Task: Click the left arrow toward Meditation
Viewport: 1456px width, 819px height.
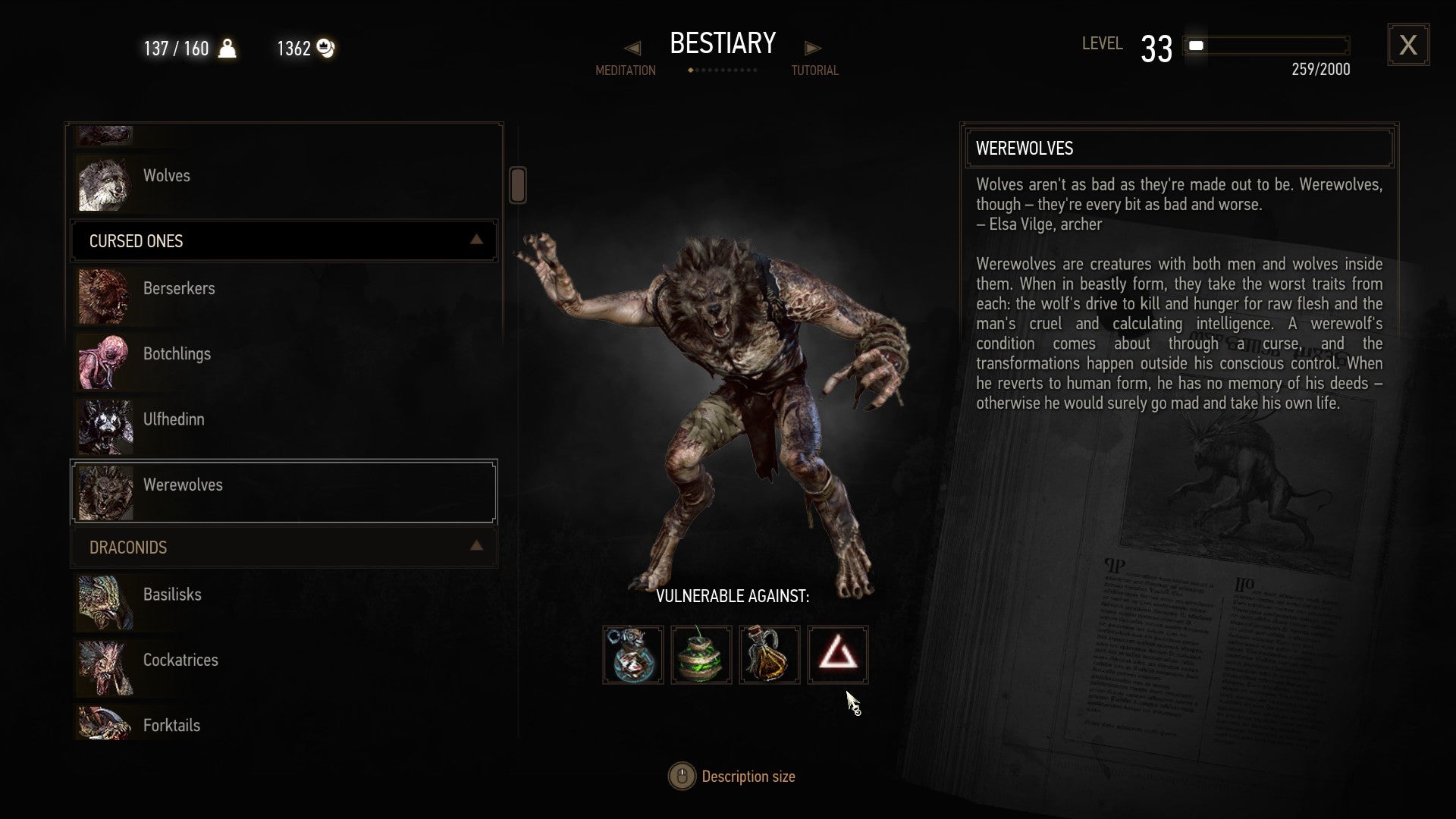Action: pos(632,48)
